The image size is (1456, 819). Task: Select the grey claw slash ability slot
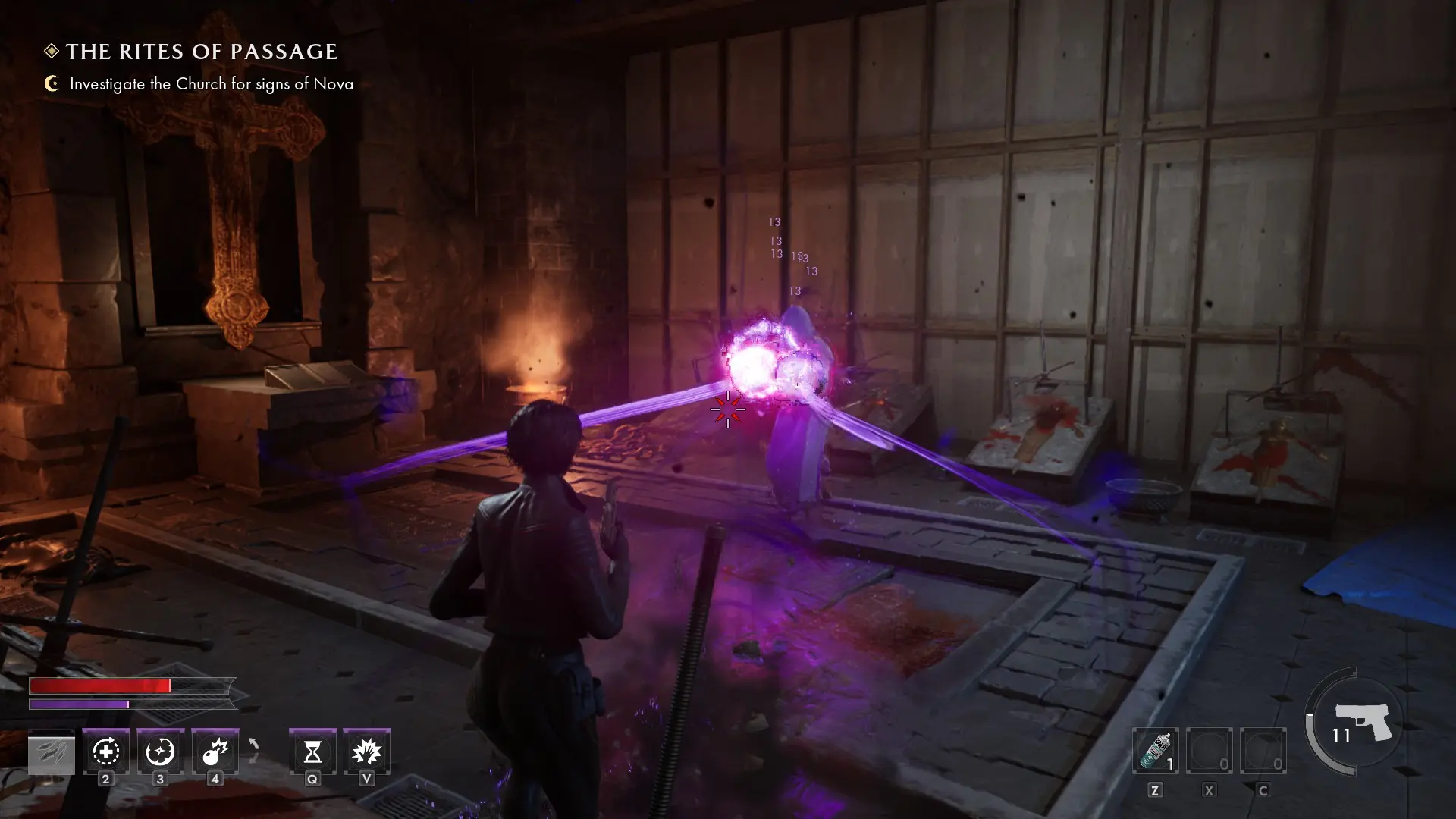(x=52, y=753)
